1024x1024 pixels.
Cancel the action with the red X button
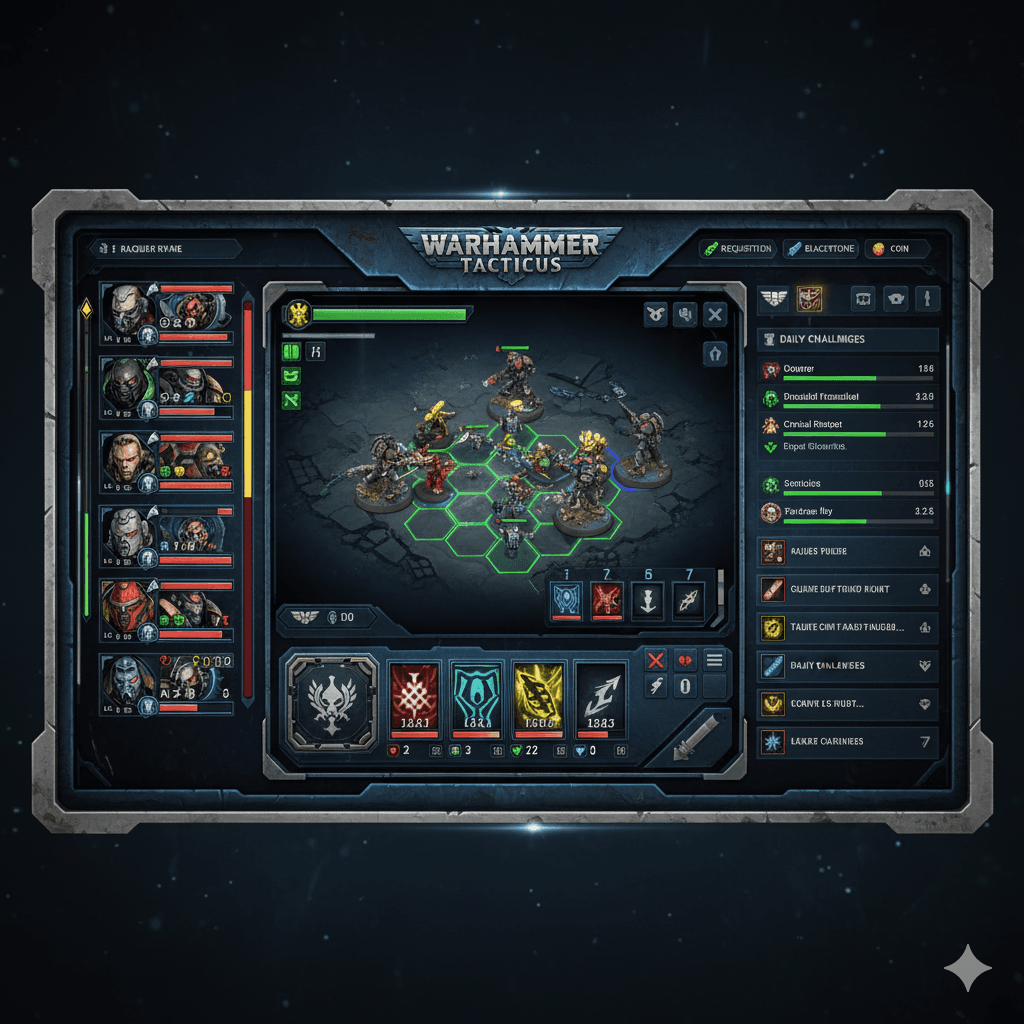(656, 660)
